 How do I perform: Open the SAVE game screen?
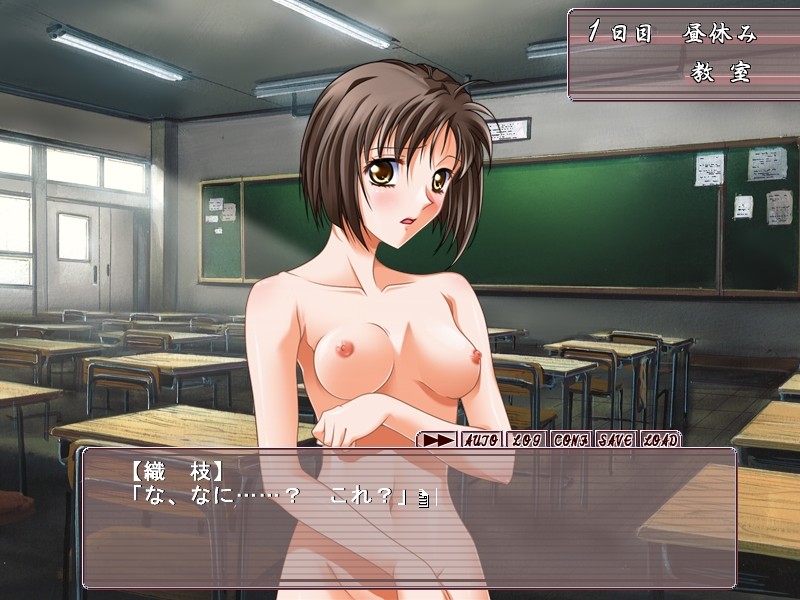[615, 439]
